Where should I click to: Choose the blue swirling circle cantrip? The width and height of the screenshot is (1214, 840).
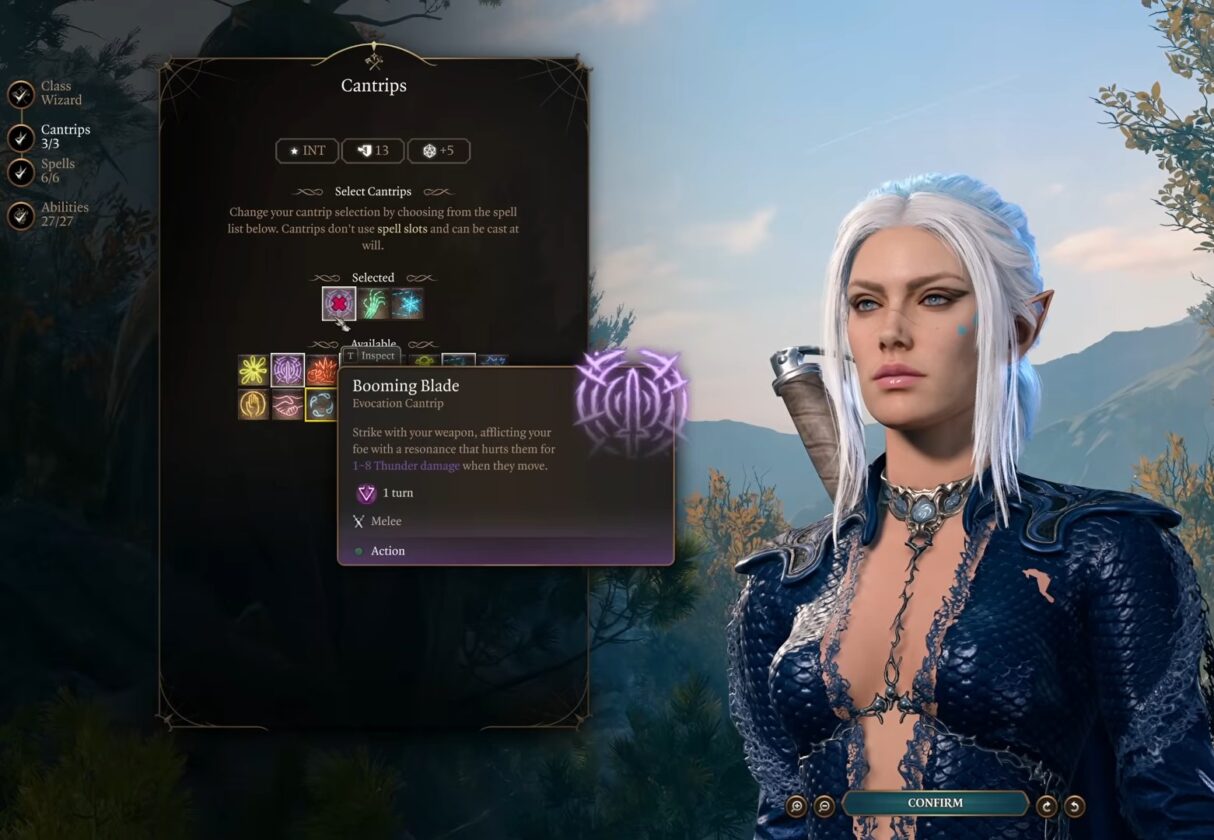pos(321,404)
